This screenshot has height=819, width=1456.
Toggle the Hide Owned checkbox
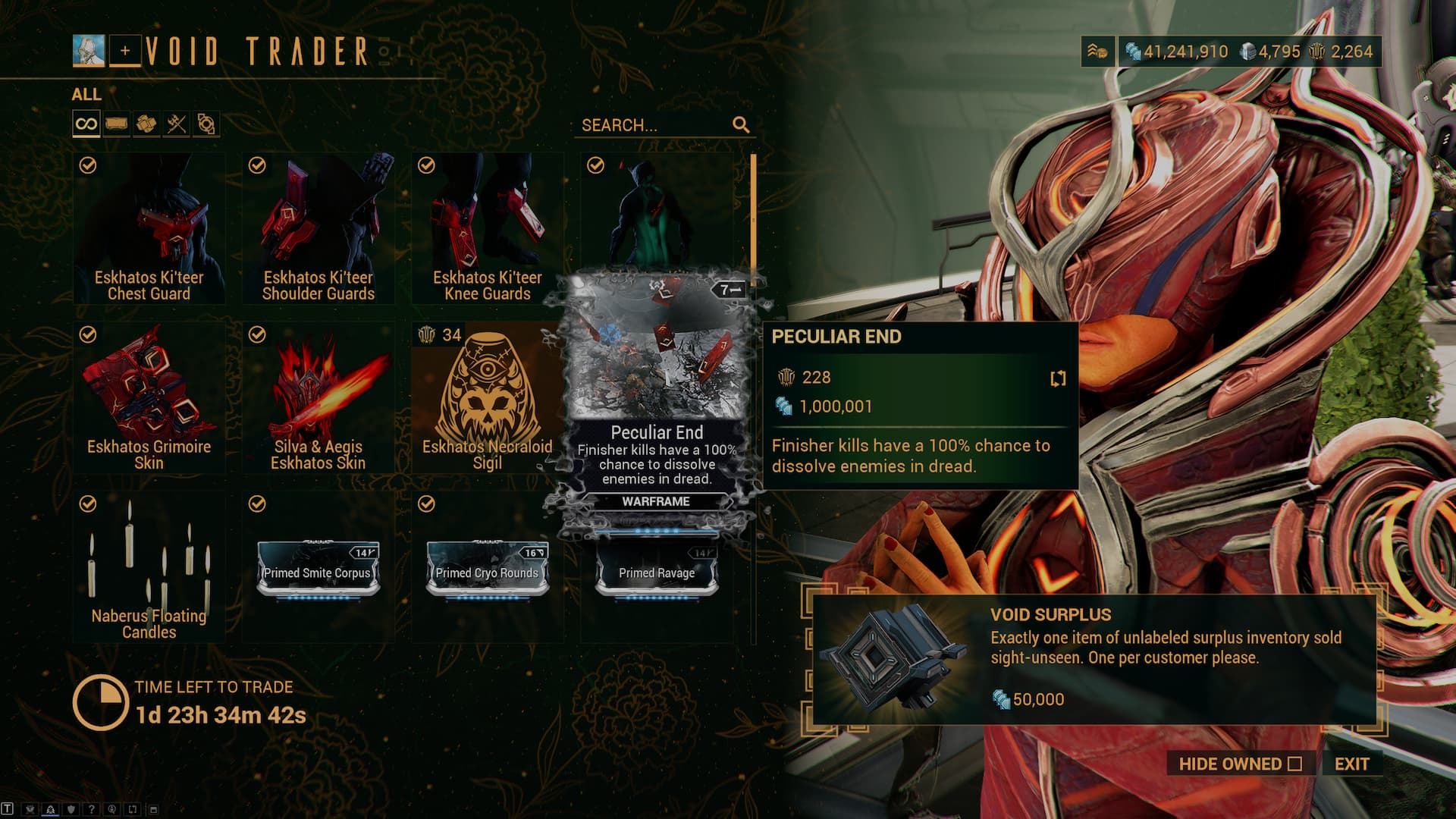[1294, 764]
